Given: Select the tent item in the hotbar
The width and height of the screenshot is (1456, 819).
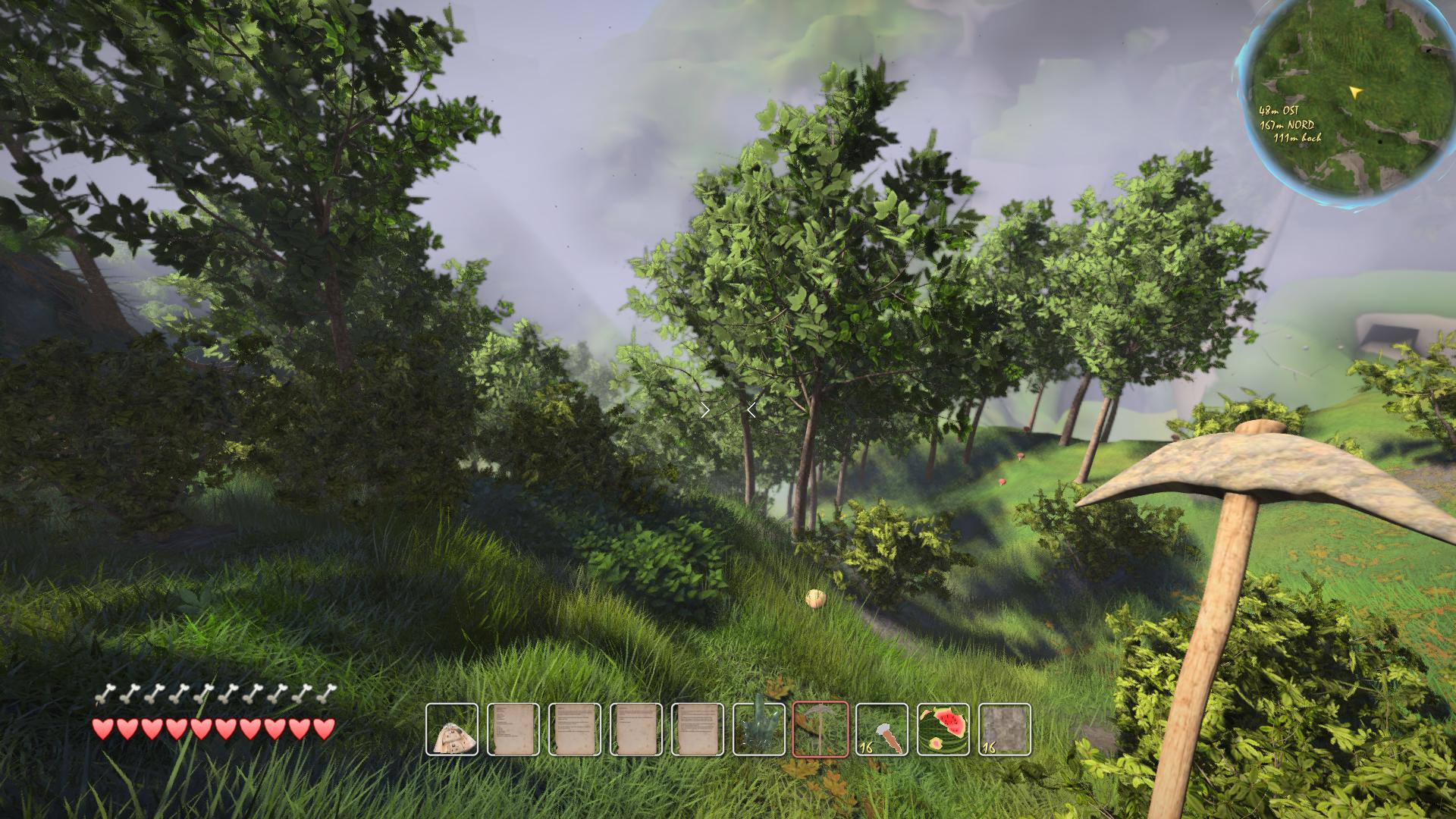Looking at the screenshot, I should point(452,730).
